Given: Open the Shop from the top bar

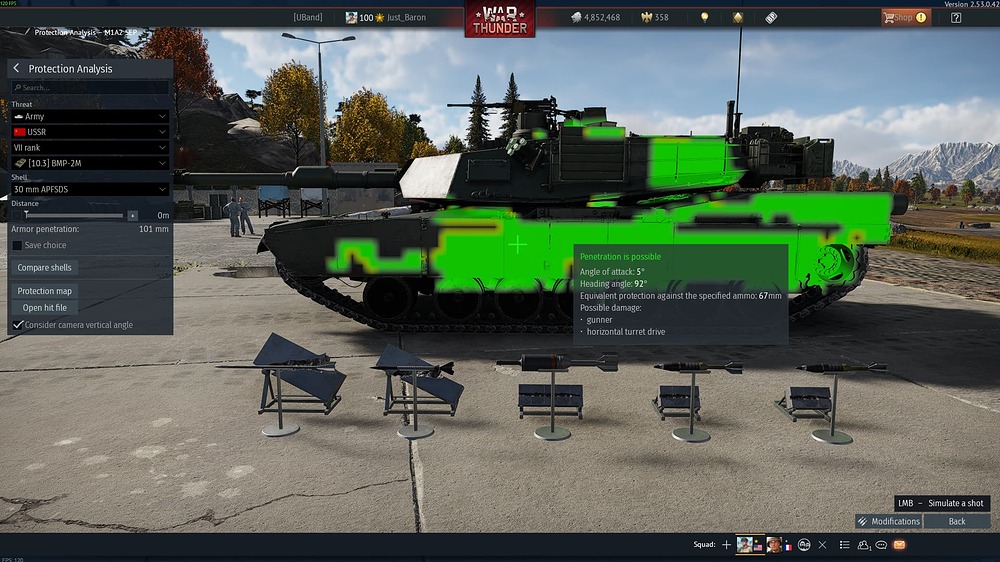Looking at the screenshot, I should click(x=904, y=17).
